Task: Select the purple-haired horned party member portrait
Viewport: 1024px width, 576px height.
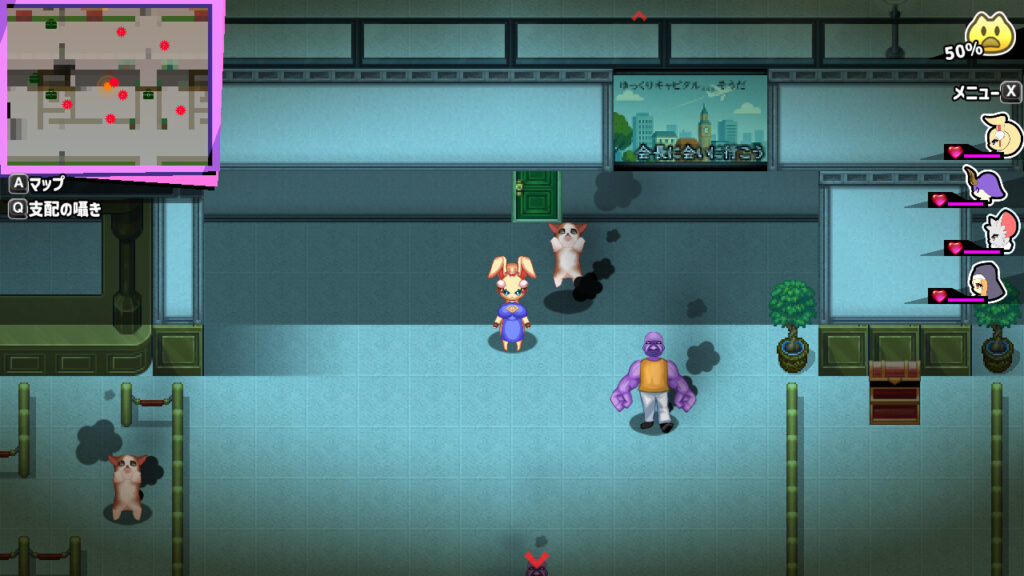Action: (x=990, y=186)
